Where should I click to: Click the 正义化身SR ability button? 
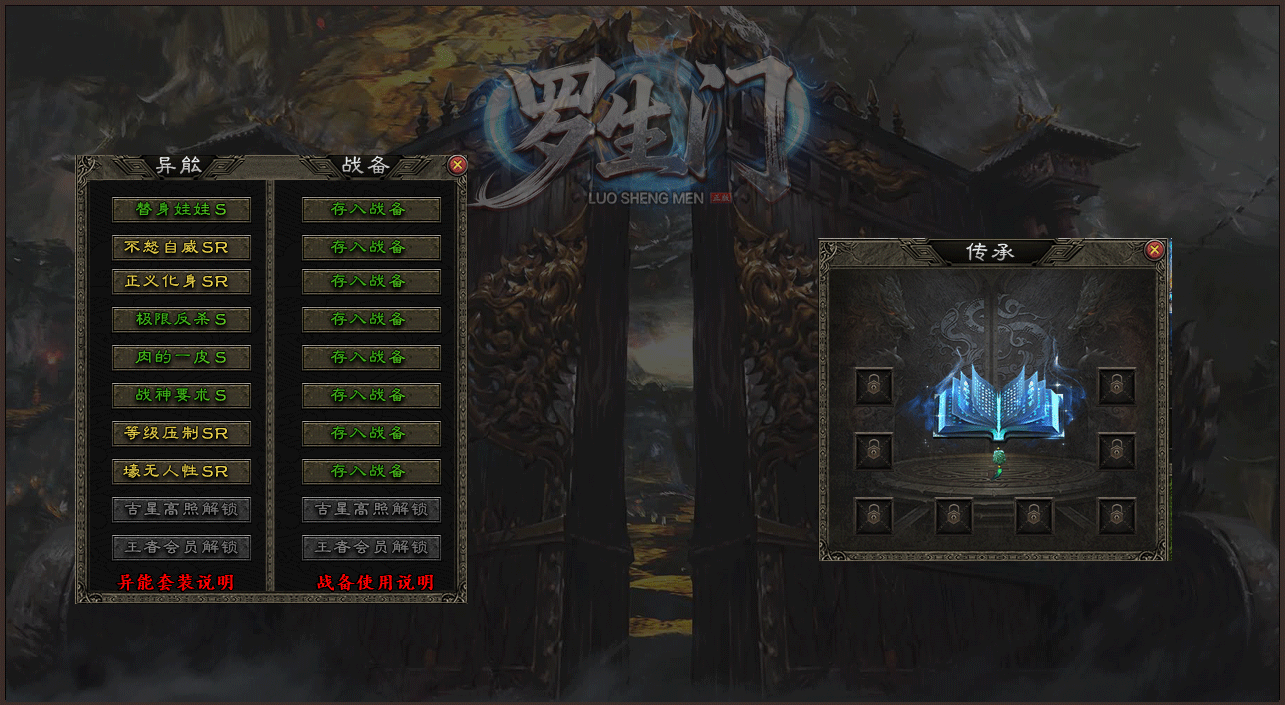181,282
